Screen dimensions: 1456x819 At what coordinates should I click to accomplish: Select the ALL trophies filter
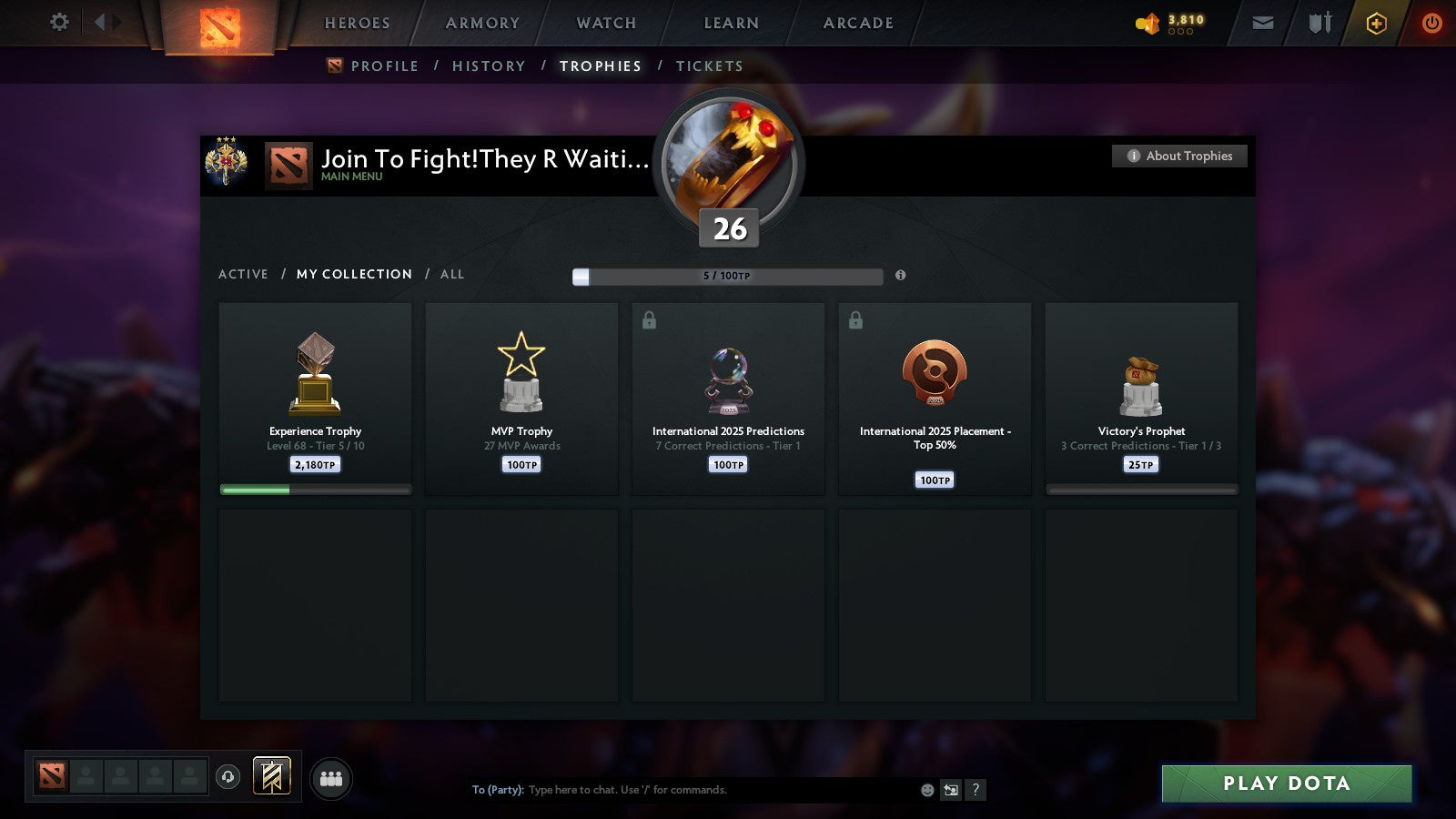coord(453,274)
